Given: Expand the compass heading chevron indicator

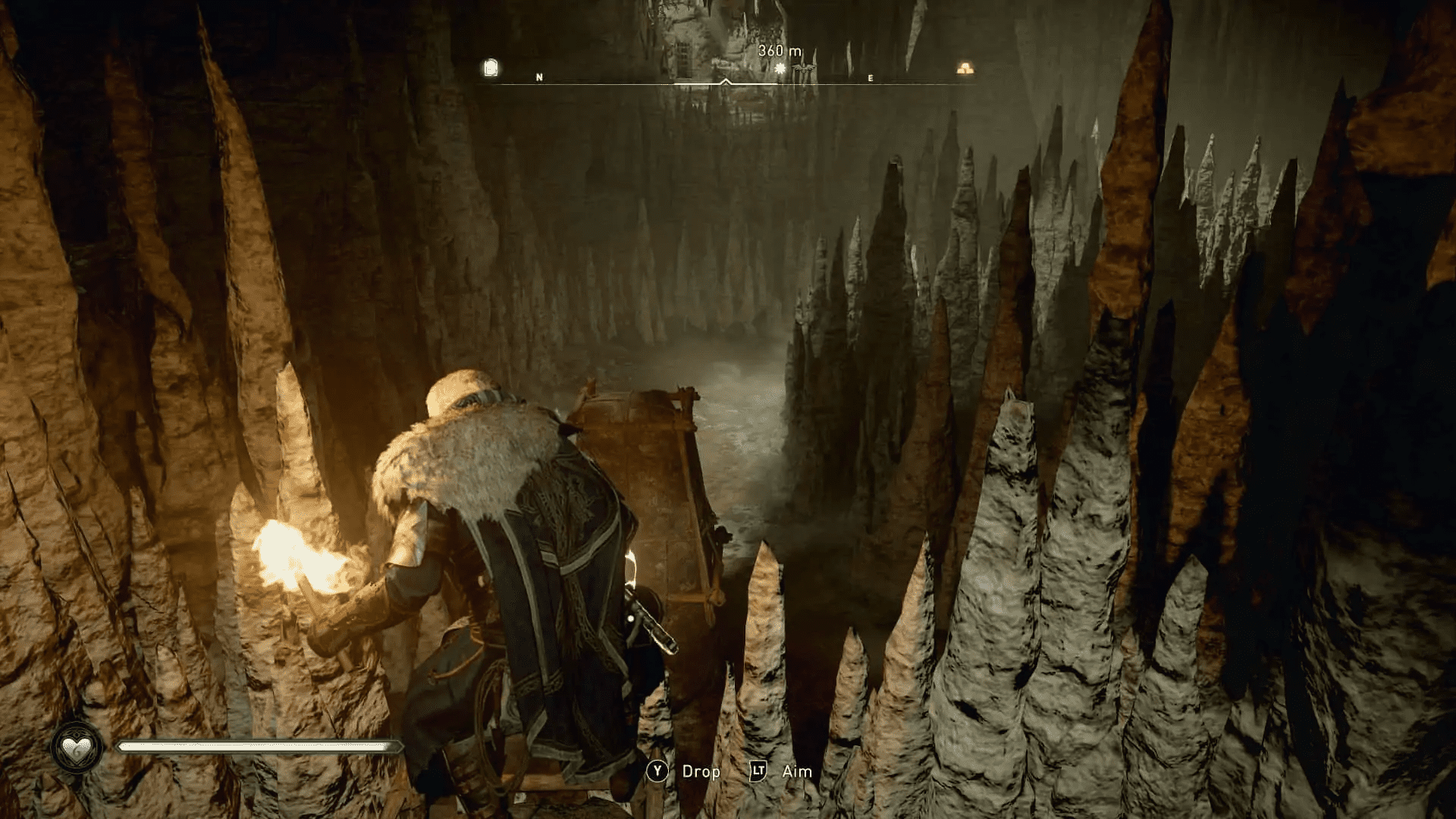Looking at the screenshot, I should click(x=726, y=80).
